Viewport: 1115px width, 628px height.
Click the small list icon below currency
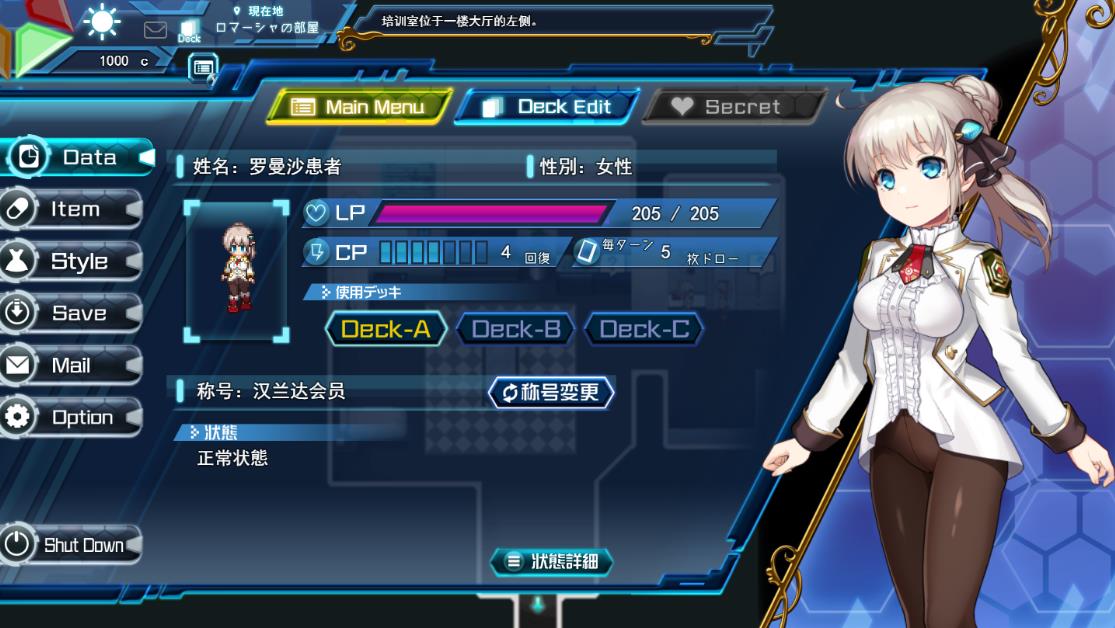[x=202, y=67]
